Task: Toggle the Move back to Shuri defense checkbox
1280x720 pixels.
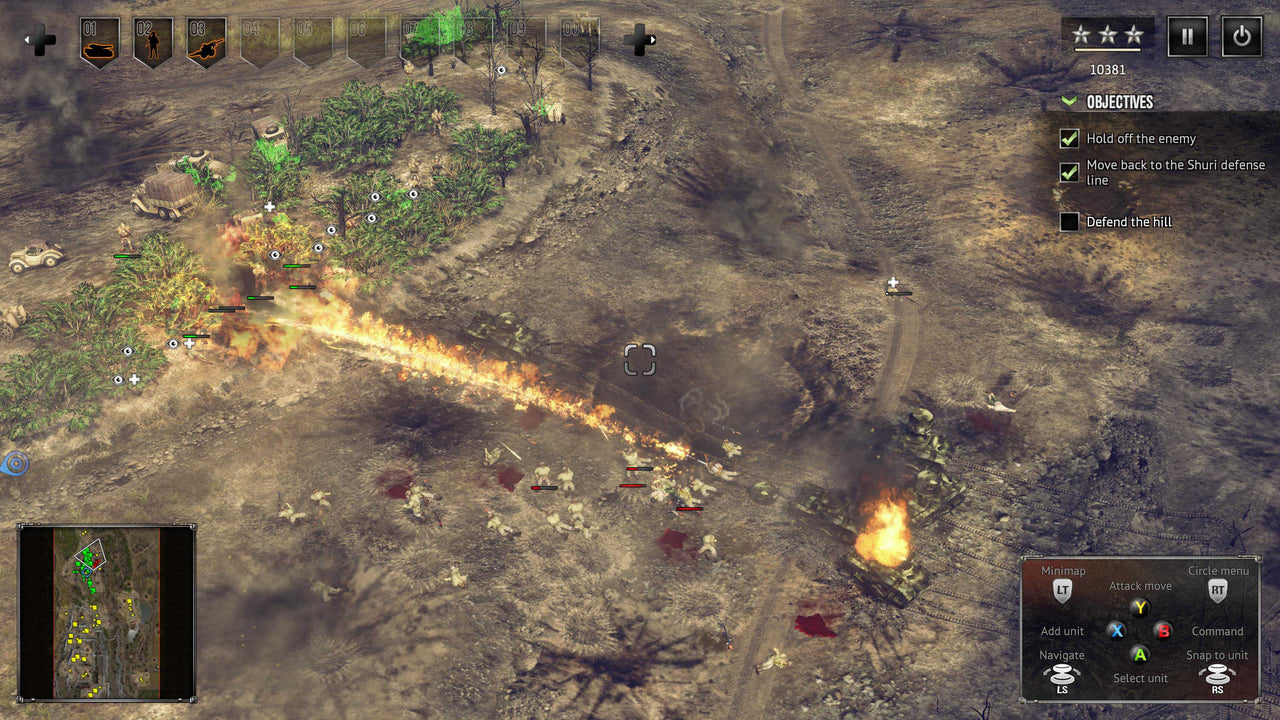Action: pyautogui.click(x=1069, y=171)
